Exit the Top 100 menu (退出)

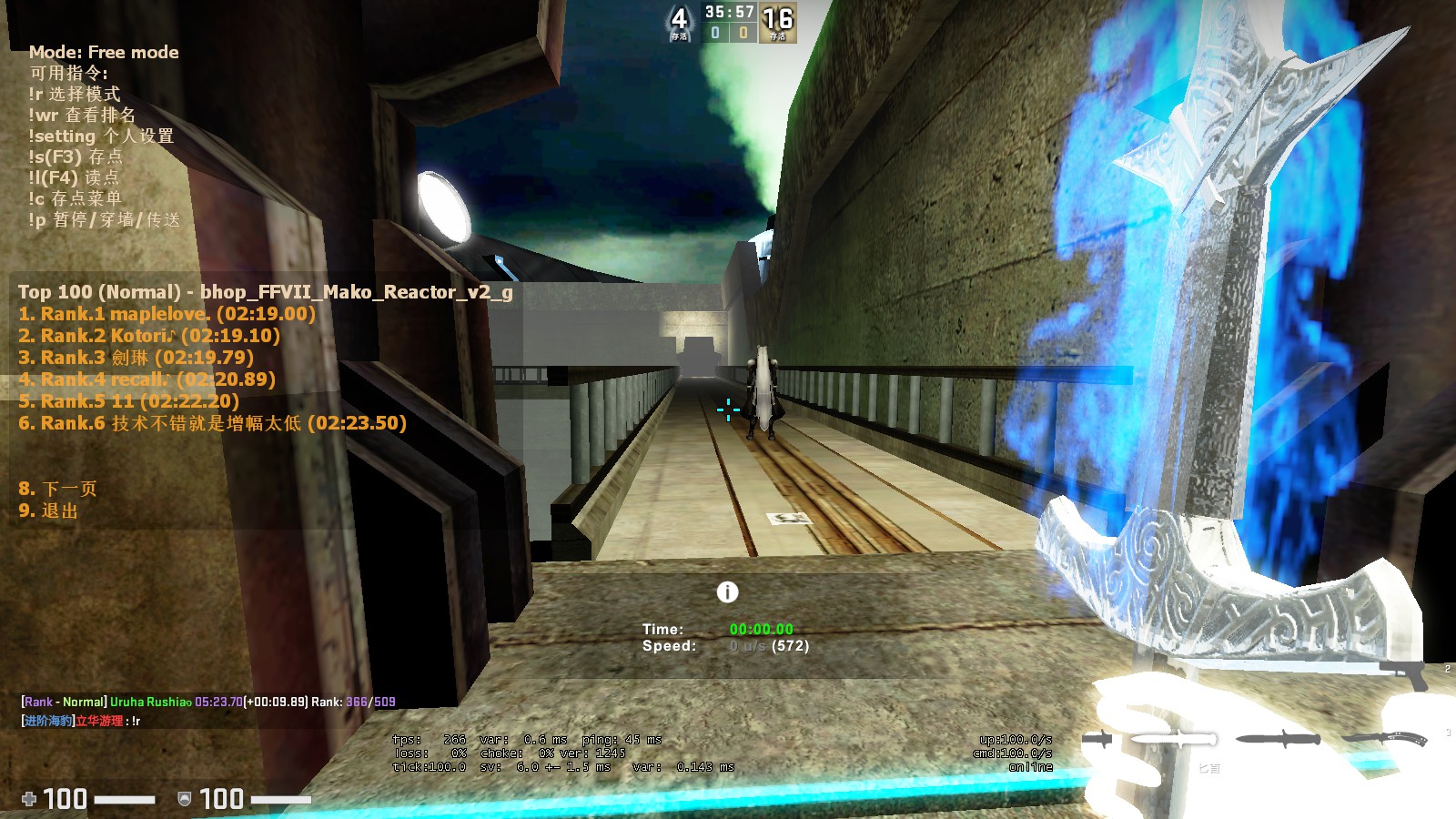tap(48, 511)
